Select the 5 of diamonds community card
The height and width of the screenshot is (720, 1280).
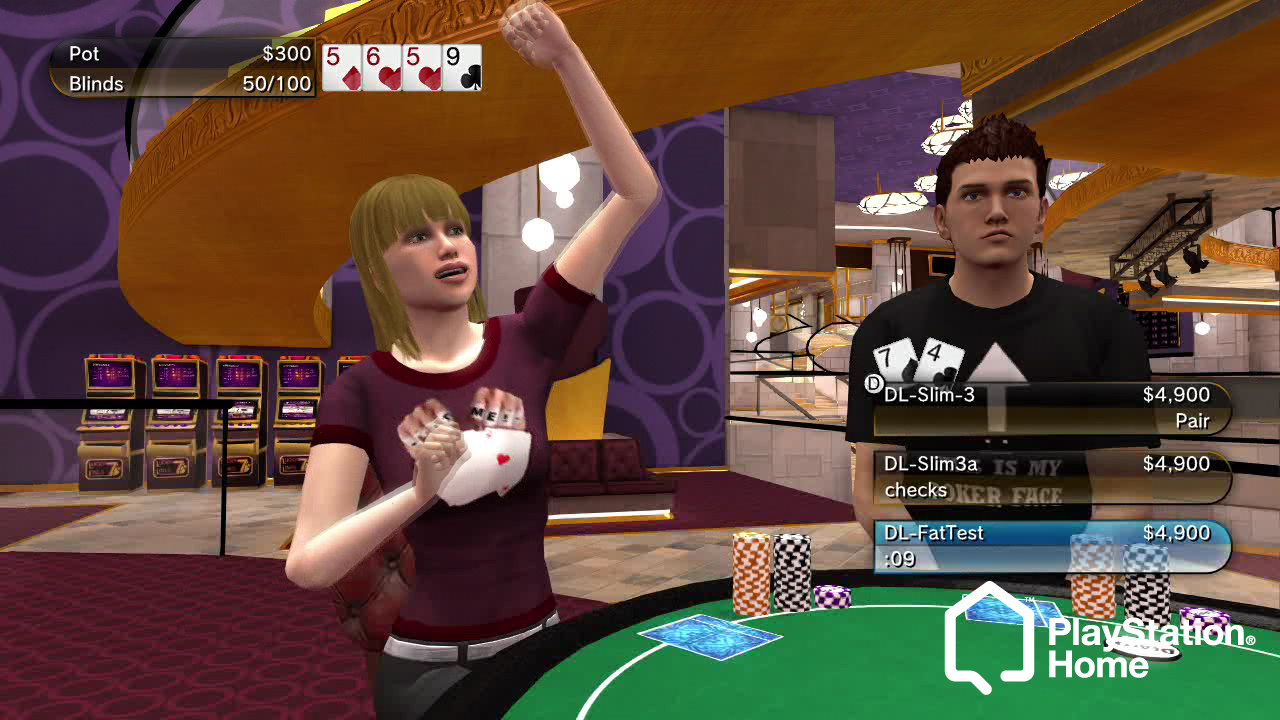(x=342, y=68)
